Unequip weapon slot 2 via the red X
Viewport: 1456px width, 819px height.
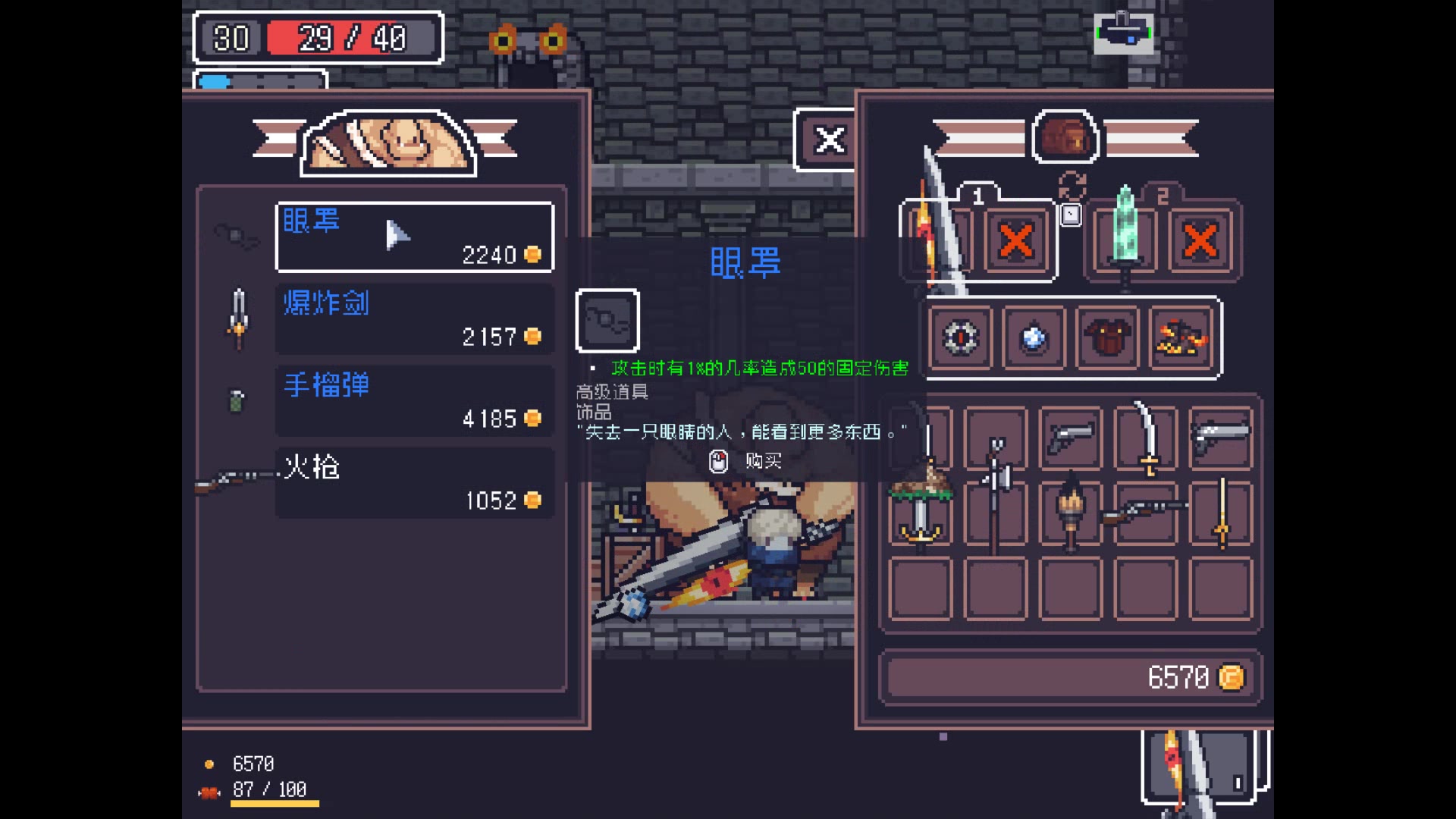pos(1200,239)
